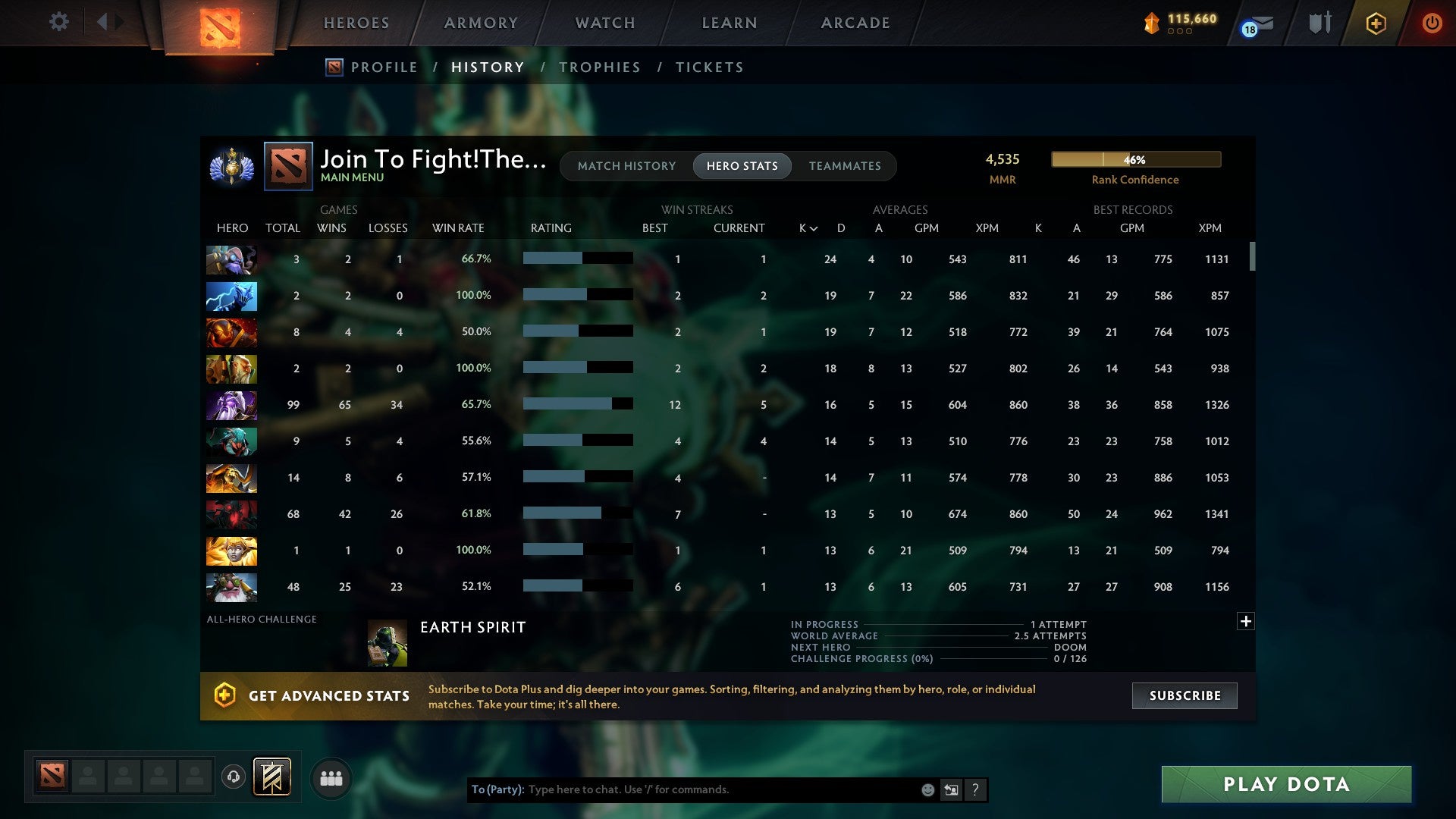Click the 46% Rank Confidence progress bar
Image resolution: width=1456 pixels, height=819 pixels.
pyautogui.click(x=1135, y=159)
